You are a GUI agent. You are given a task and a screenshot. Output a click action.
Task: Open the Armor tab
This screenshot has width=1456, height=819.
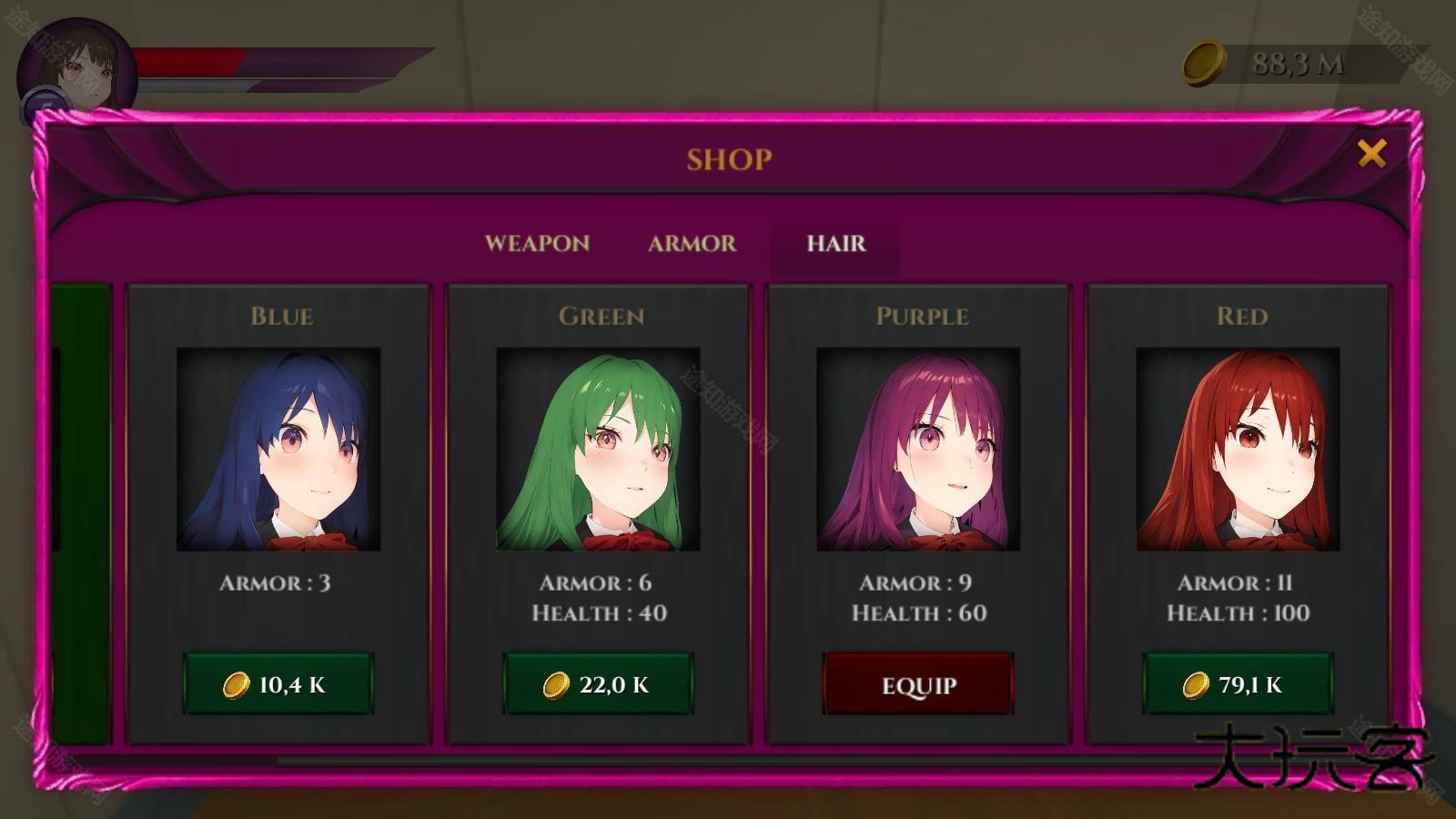click(692, 244)
